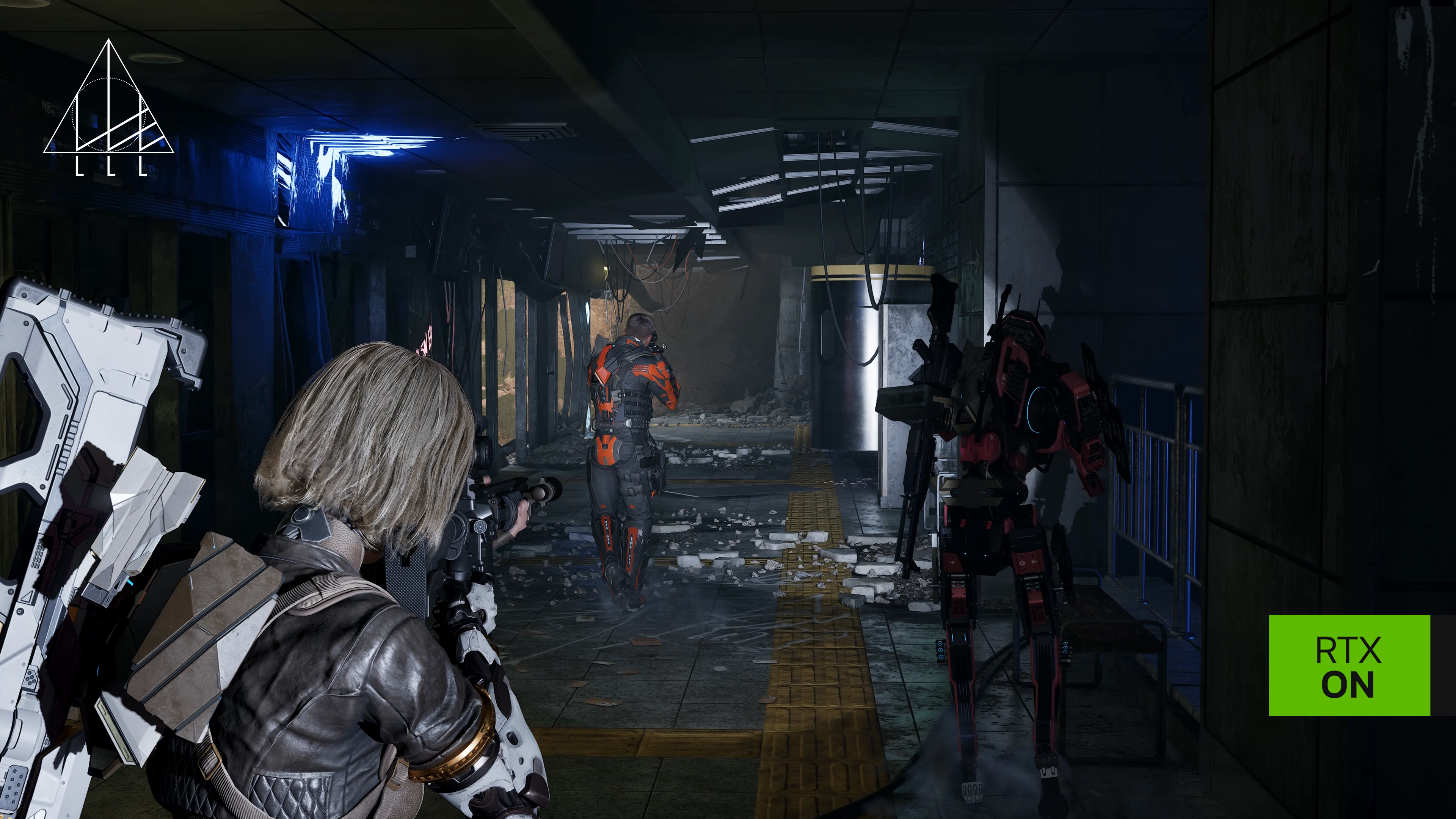This screenshot has height=819, width=1456.
Task: Click the green RTX ON badge
Action: pyautogui.click(x=1349, y=666)
